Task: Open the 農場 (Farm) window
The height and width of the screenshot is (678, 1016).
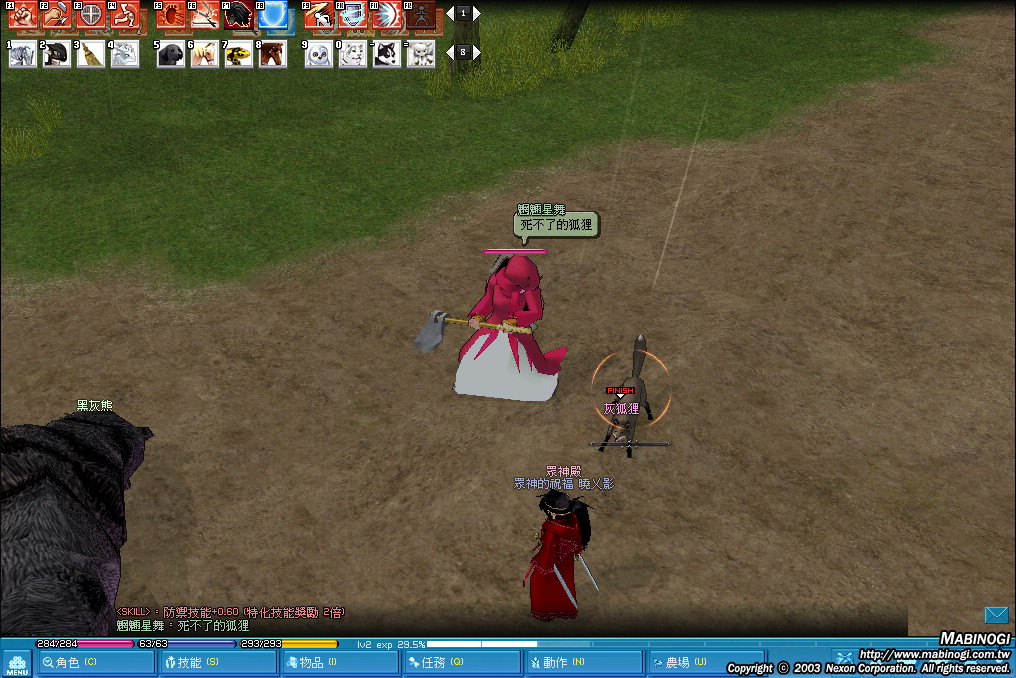Action: pyautogui.click(x=705, y=662)
